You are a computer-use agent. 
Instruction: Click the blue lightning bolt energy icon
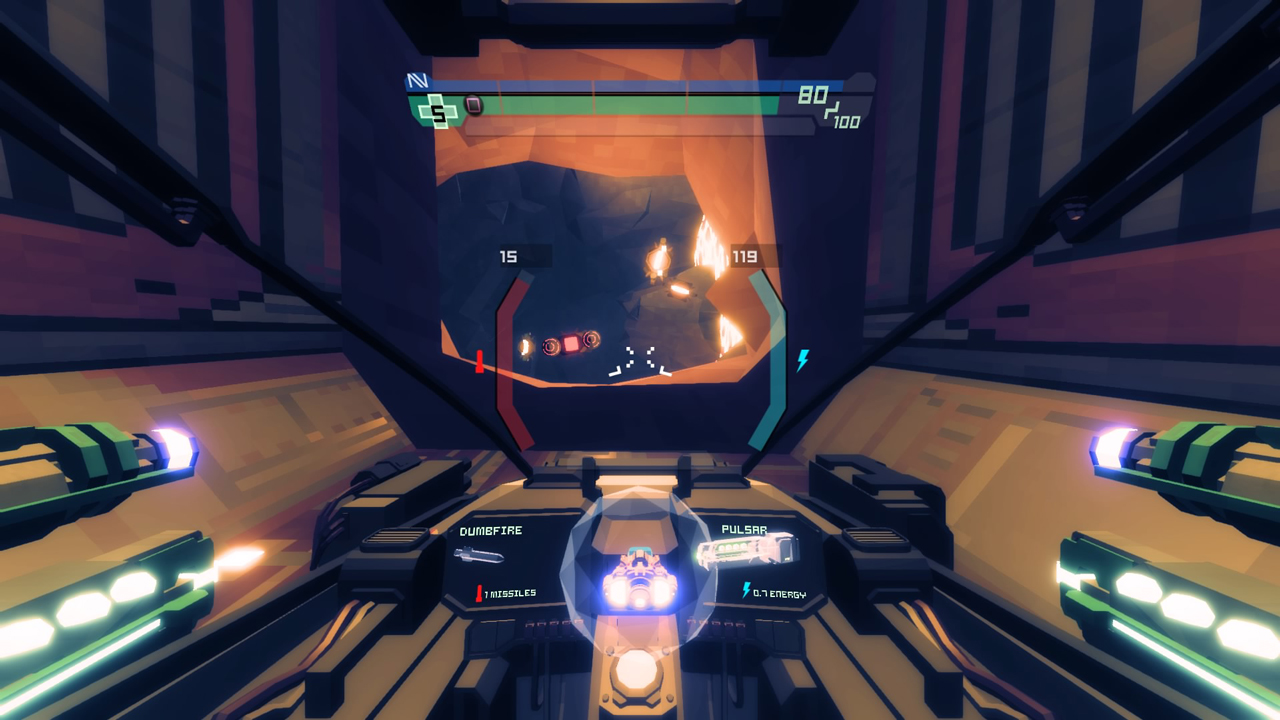(802, 360)
